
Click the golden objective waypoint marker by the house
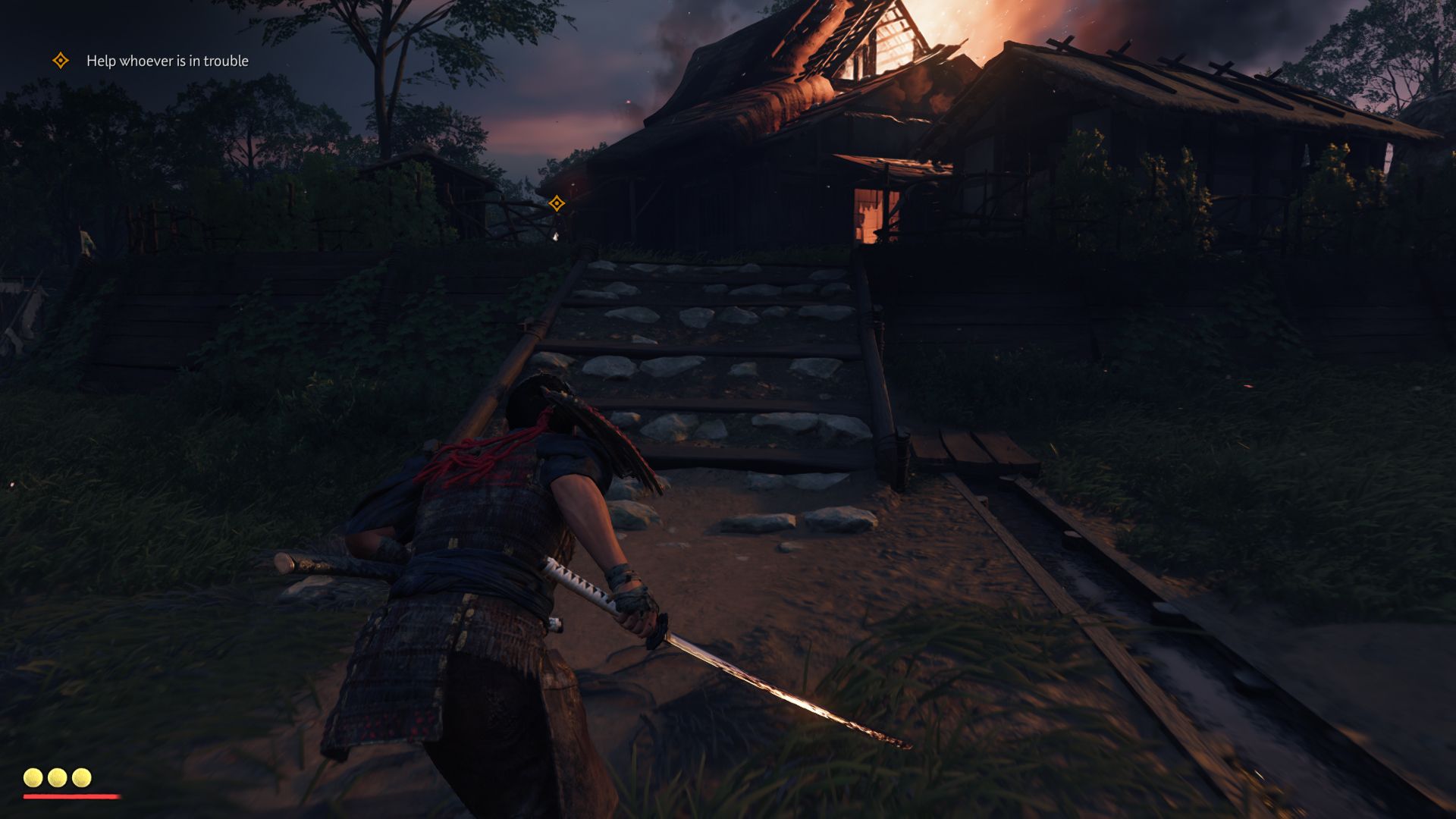[557, 203]
